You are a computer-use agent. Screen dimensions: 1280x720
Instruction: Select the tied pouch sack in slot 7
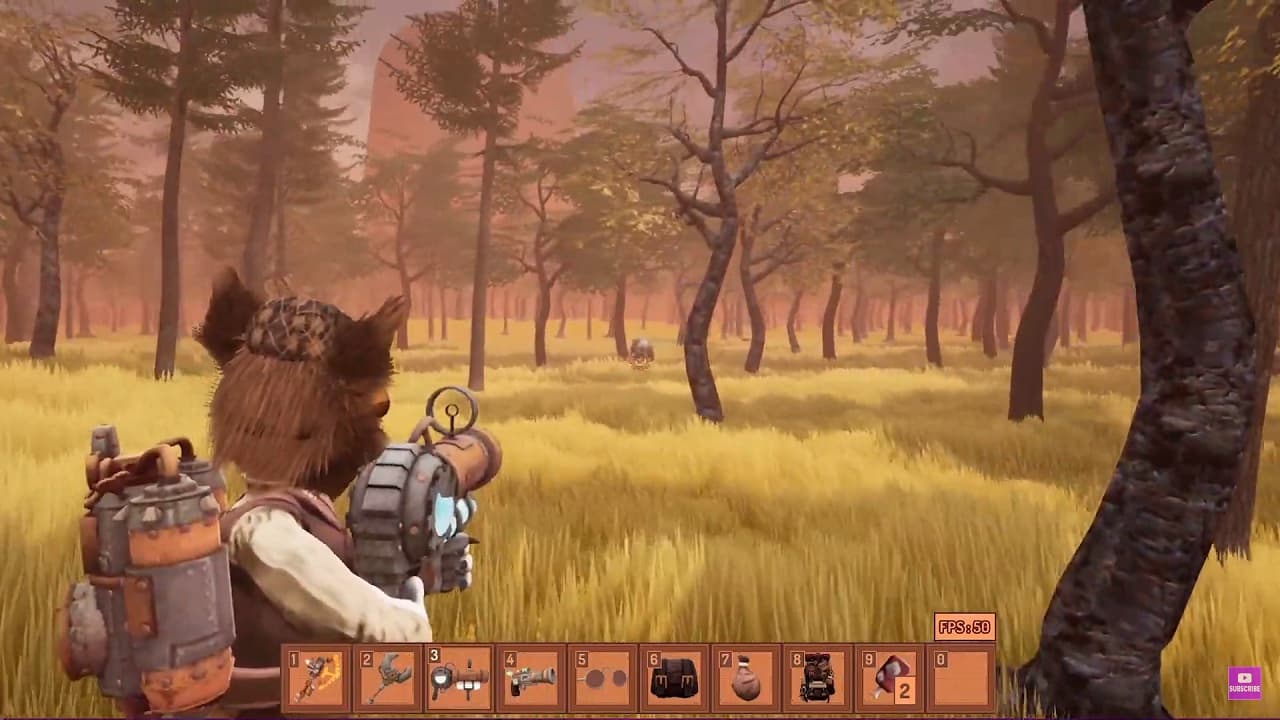tap(747, 678)
